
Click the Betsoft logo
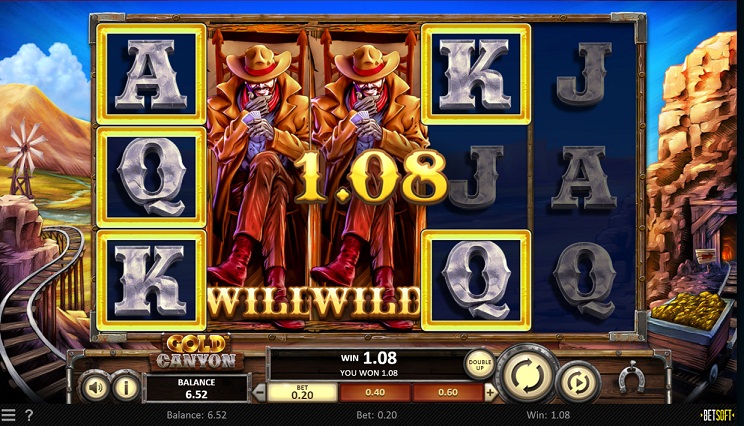pyautogui.click(x=719, y=414)
